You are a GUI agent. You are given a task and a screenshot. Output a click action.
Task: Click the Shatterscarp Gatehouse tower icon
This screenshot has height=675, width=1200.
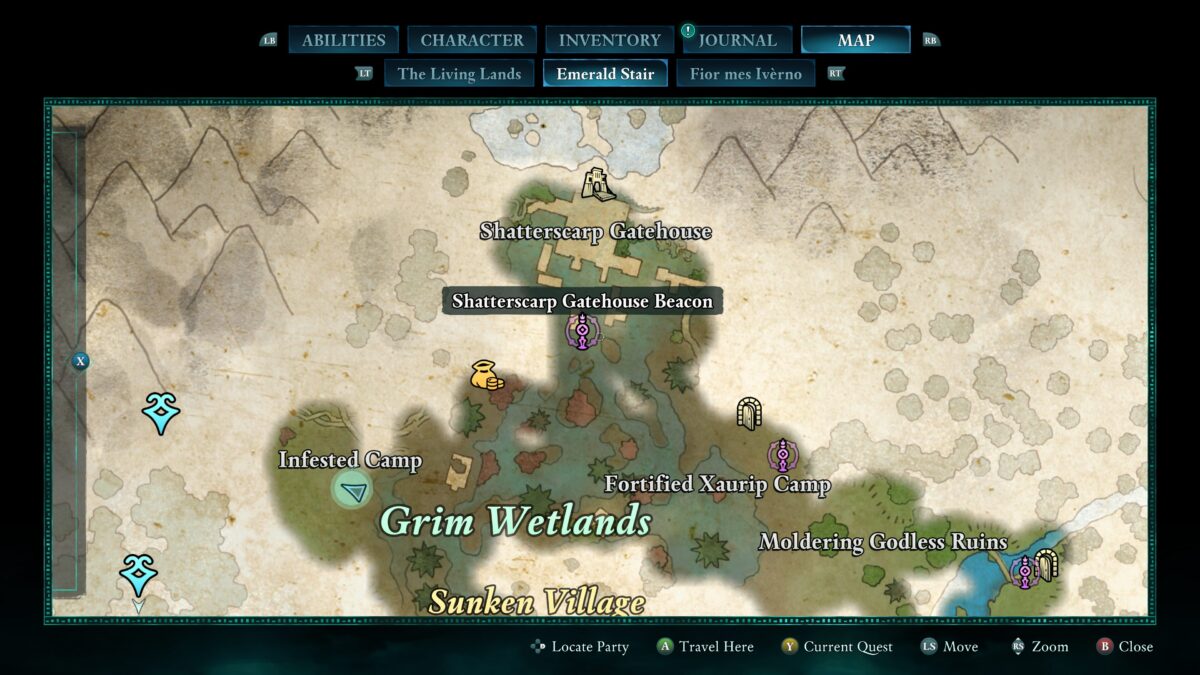click(598, 184)
